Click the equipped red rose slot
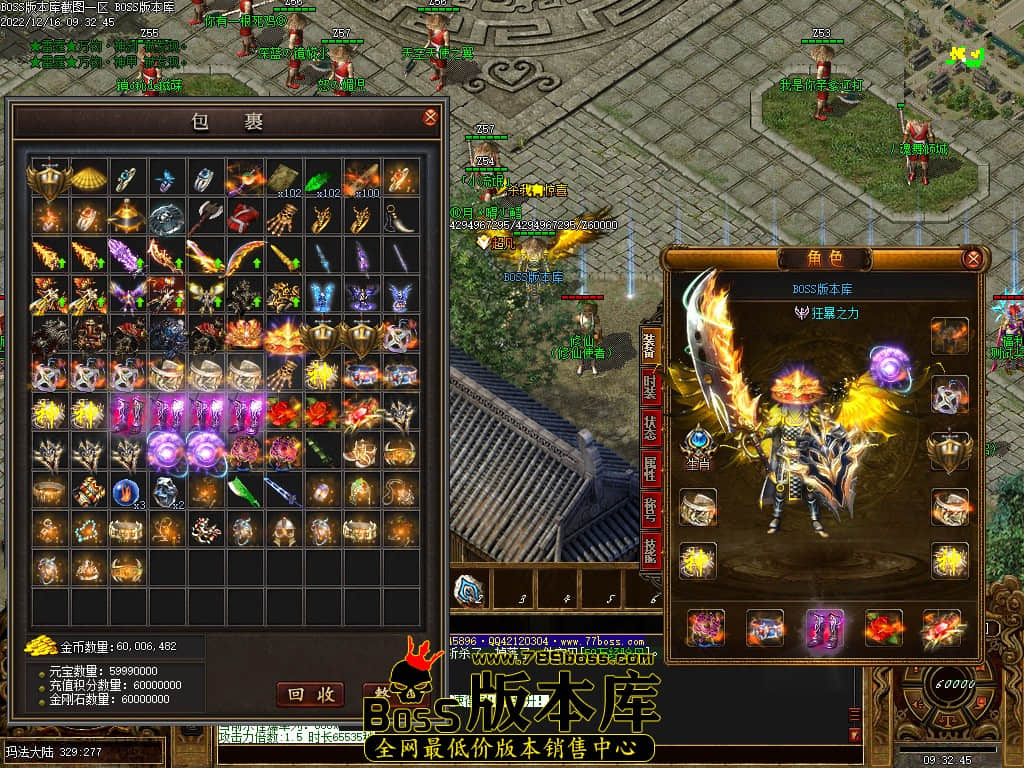Viewport: 1024px width, 768px height. point(883,627)
